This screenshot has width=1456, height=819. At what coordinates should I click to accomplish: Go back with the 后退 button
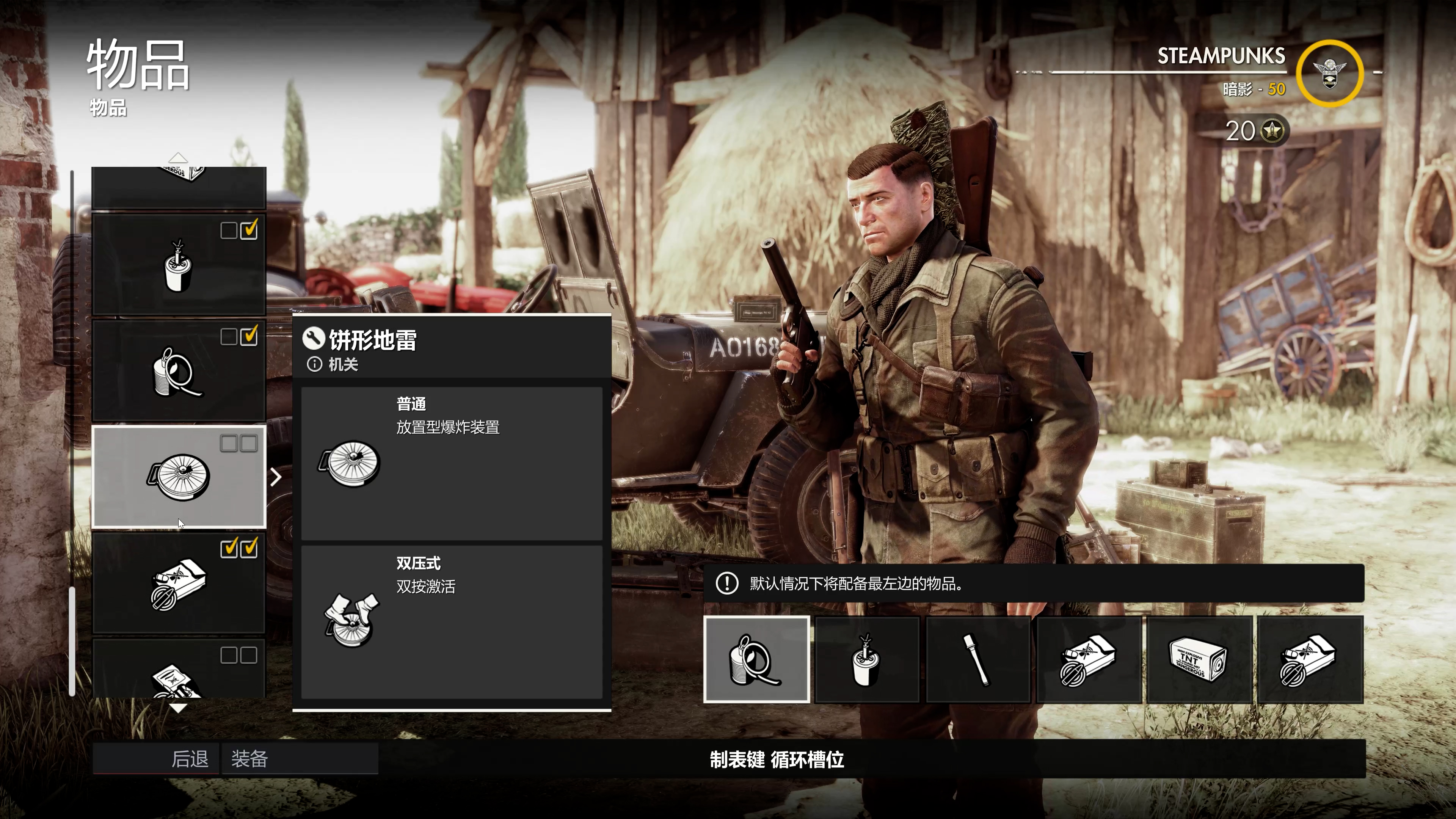click(156, 758)
